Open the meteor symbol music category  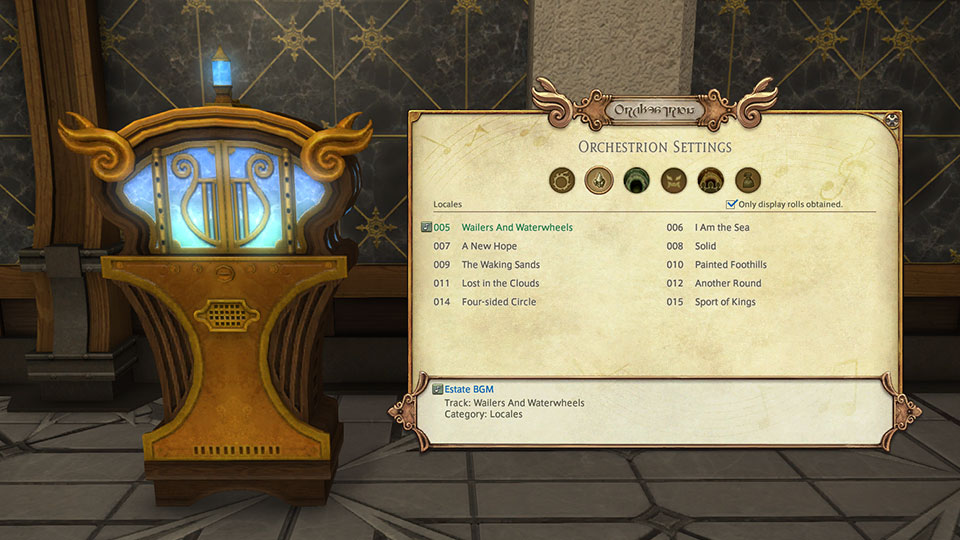tap(561, 180)
